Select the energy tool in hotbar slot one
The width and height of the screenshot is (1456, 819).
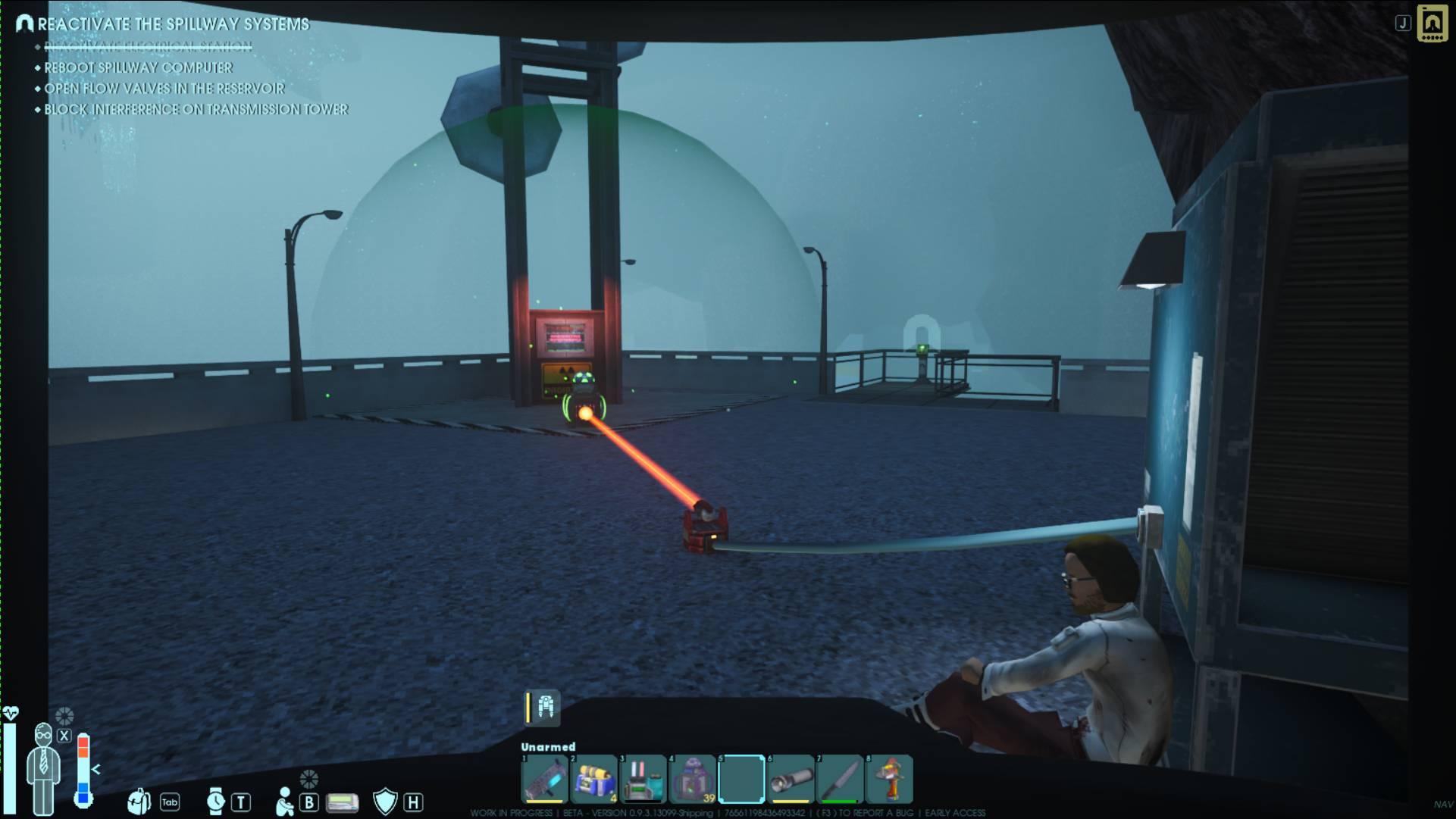coord(544,779)
